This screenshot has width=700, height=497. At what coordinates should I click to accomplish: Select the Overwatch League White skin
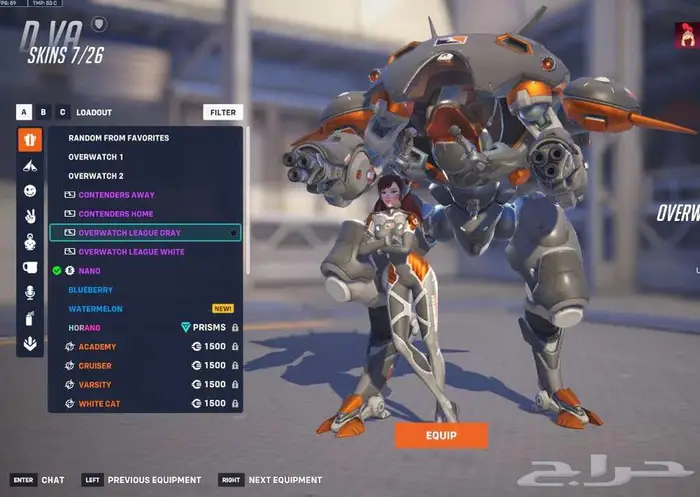click(131, 252)
